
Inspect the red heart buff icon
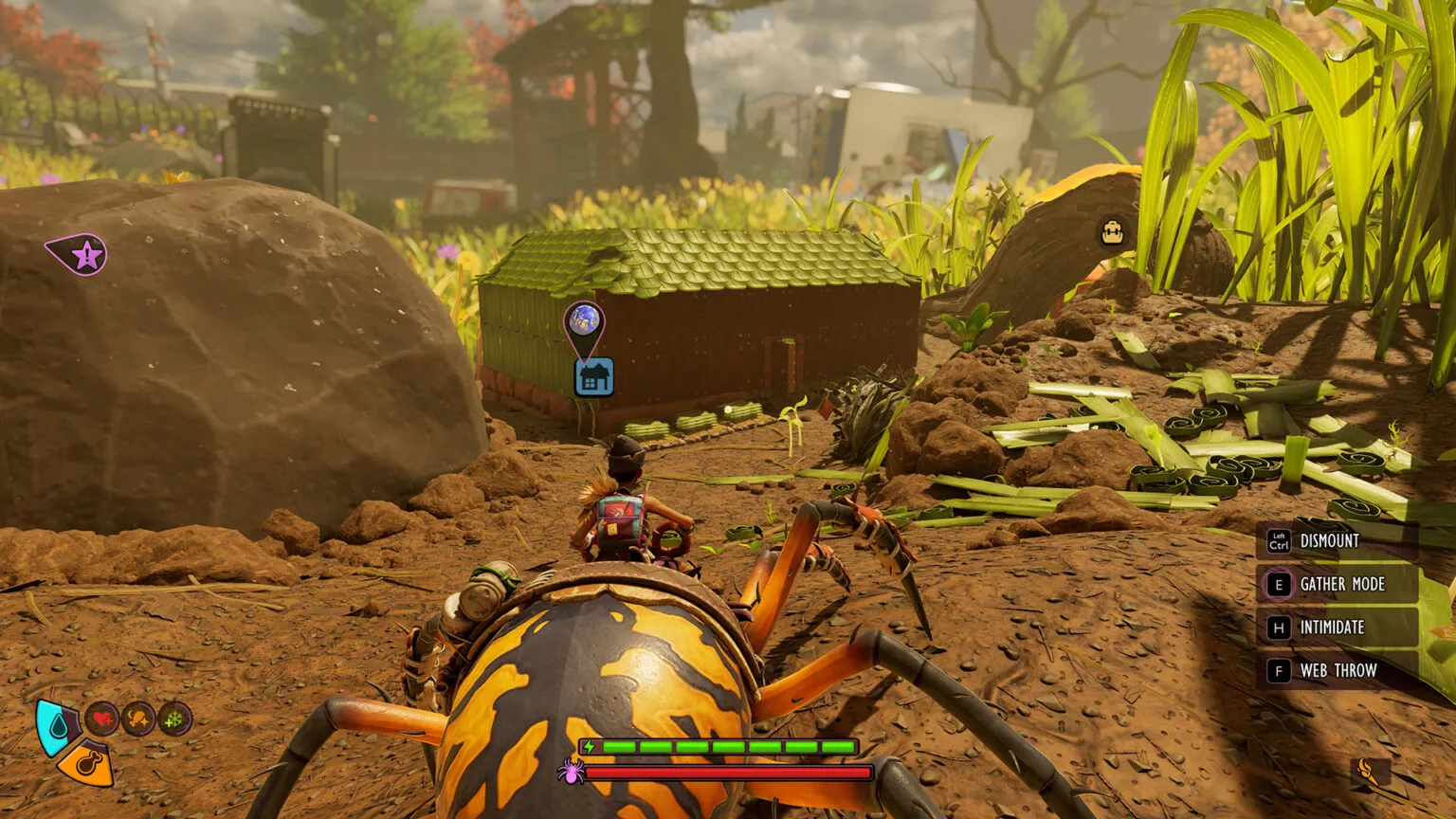coord(102,719)
